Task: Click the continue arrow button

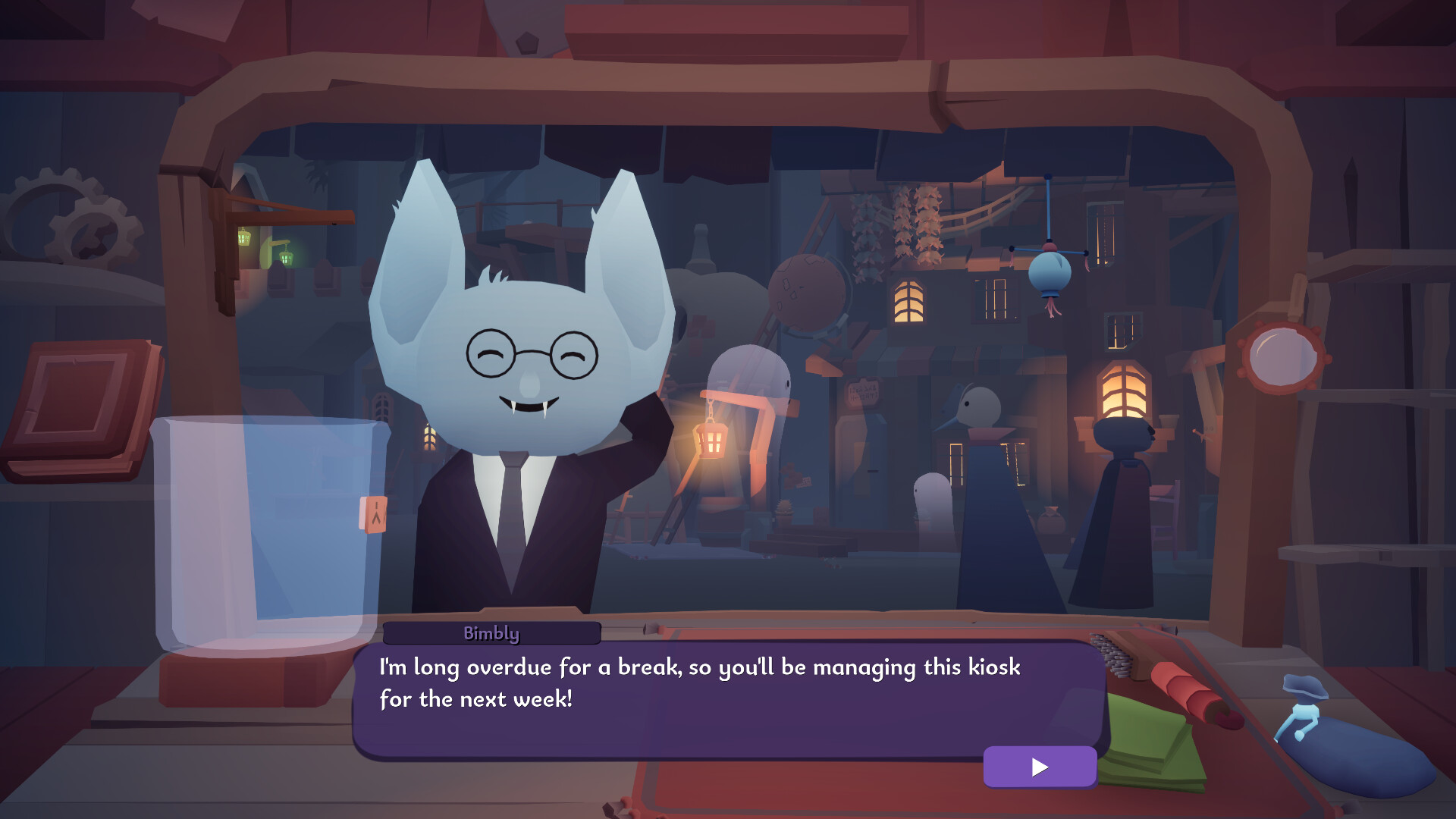Action: tap(1039, 767)
